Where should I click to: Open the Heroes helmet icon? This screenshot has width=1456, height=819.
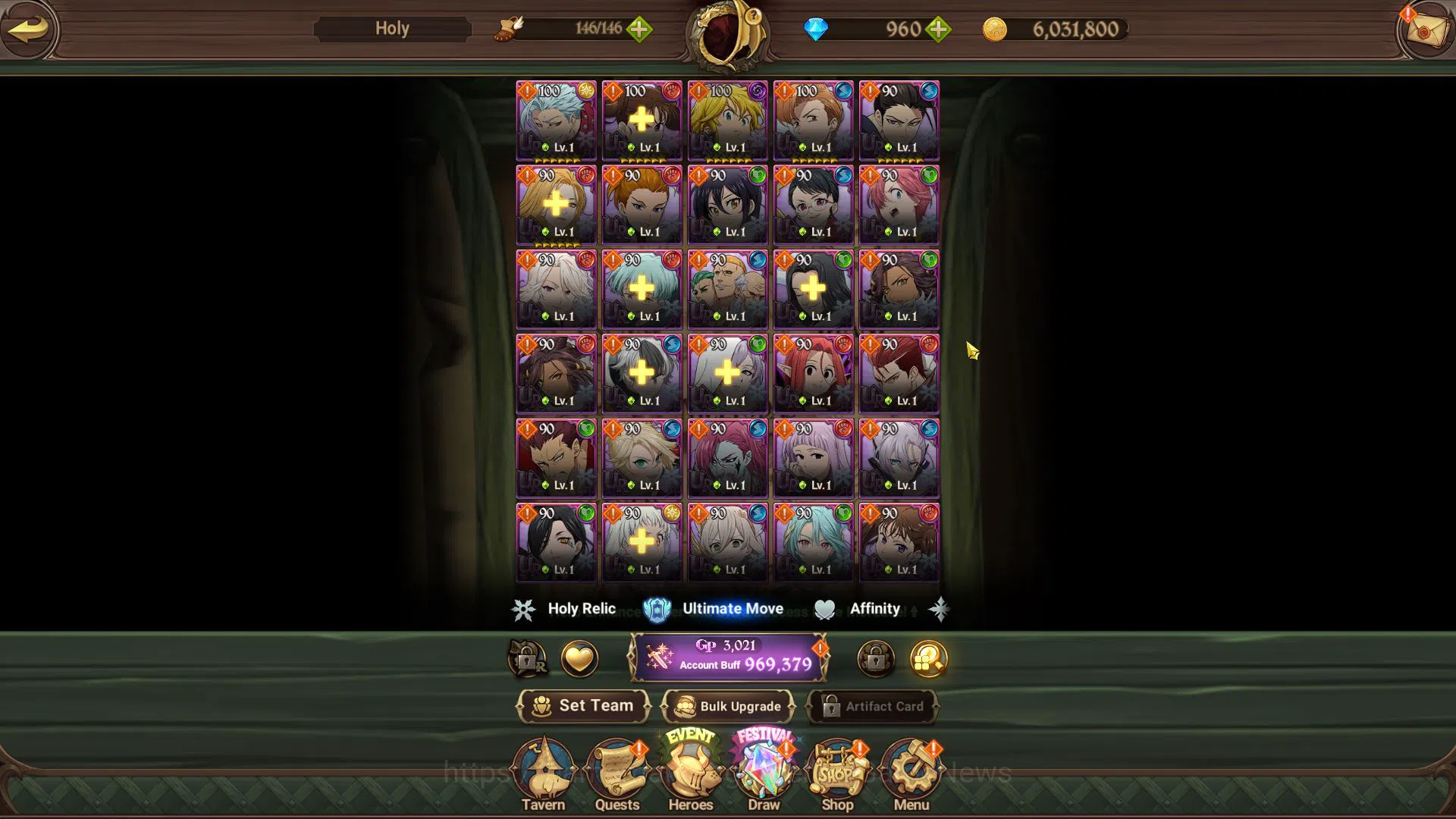point(691,767)
